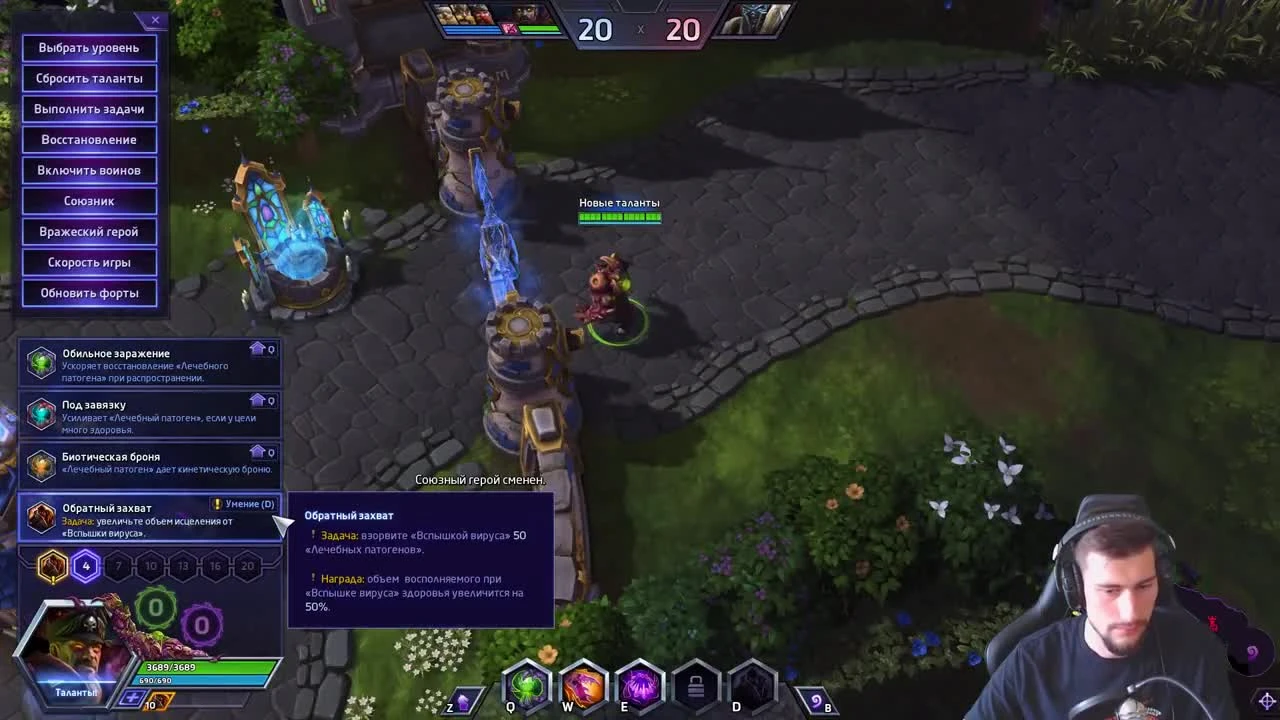Click the locked D trait slot icon

click(695, 687)
